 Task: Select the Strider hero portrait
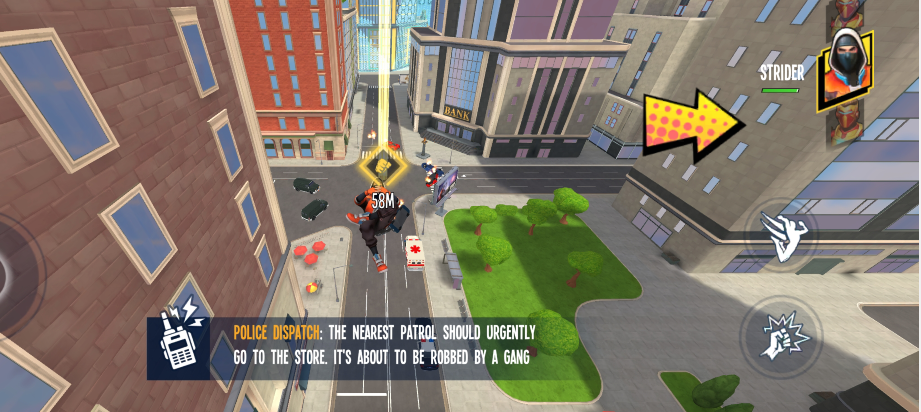844,70
